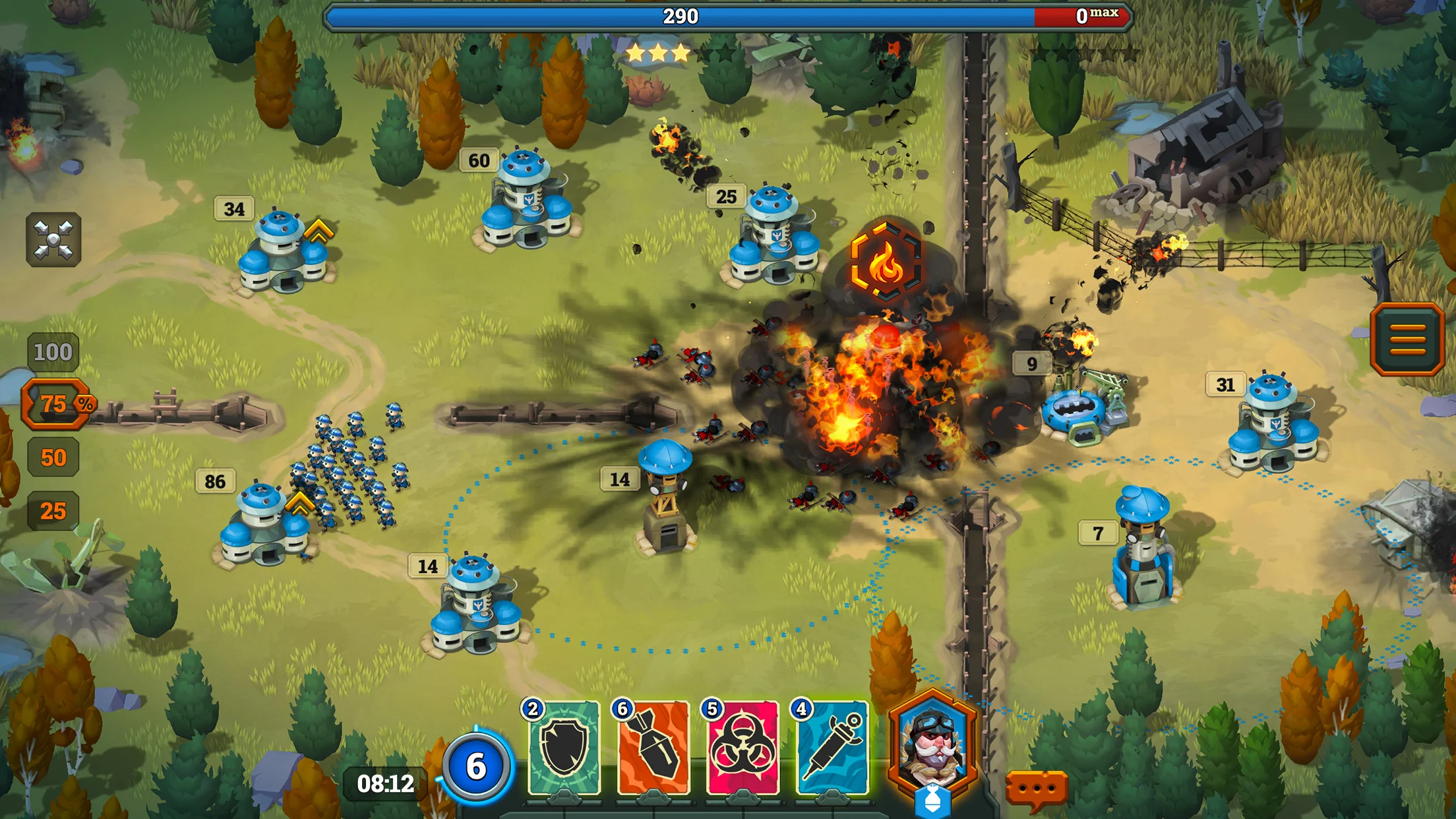
Task: Set troop send amount to 50
Action: coord(53,458)
